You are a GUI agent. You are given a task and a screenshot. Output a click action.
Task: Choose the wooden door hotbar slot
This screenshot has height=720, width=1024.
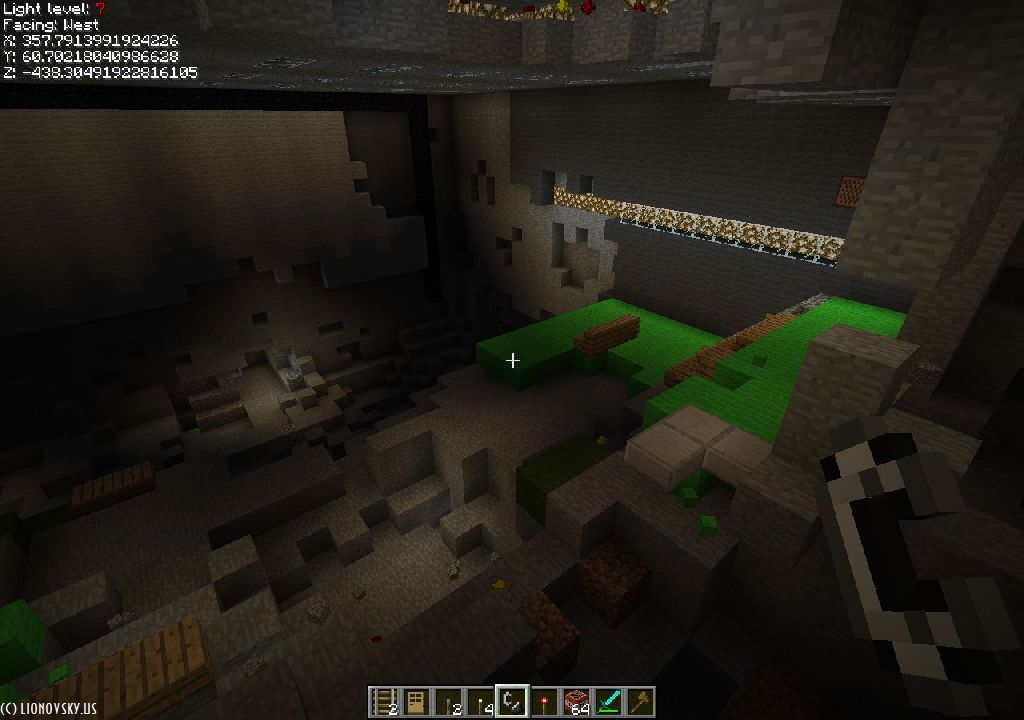point(417,702)
